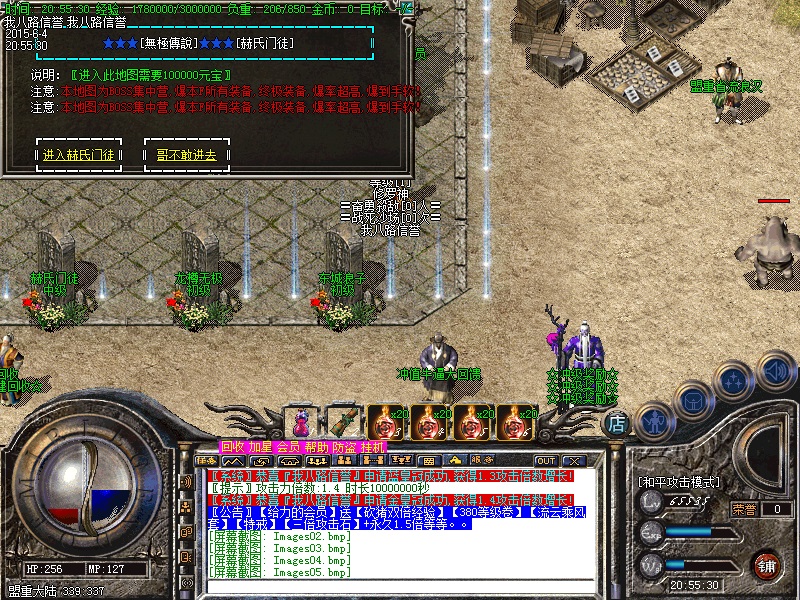This screenshot has height=600, width=800.
Task: Decline with the 哥不敢进去 option
Action: click(186, 155)
